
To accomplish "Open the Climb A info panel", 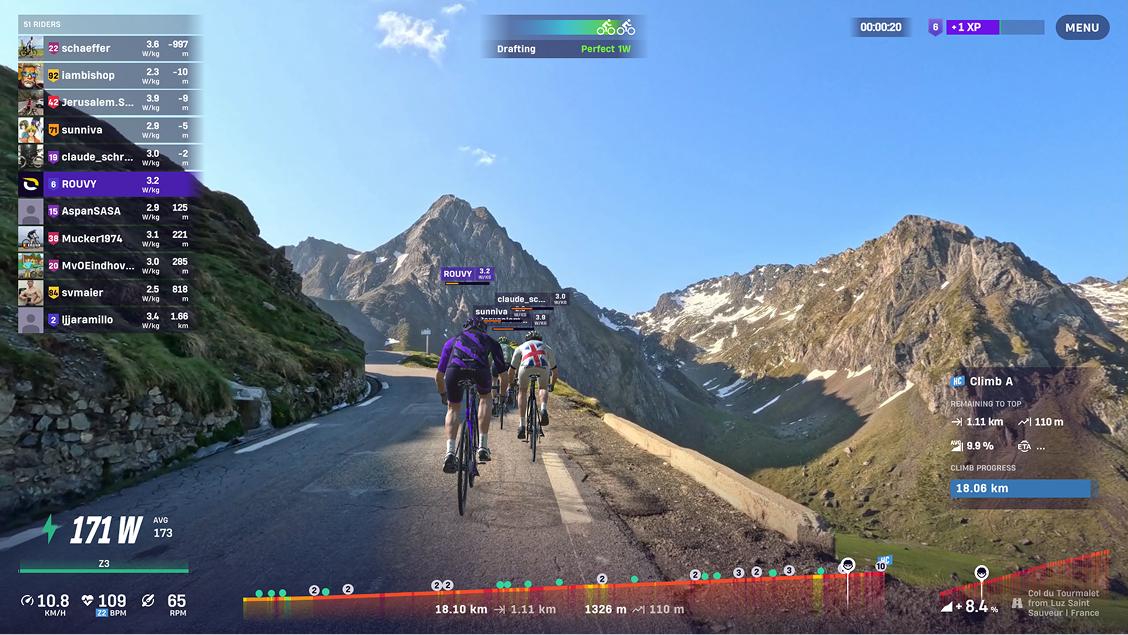I will [x=1020, y=381].
